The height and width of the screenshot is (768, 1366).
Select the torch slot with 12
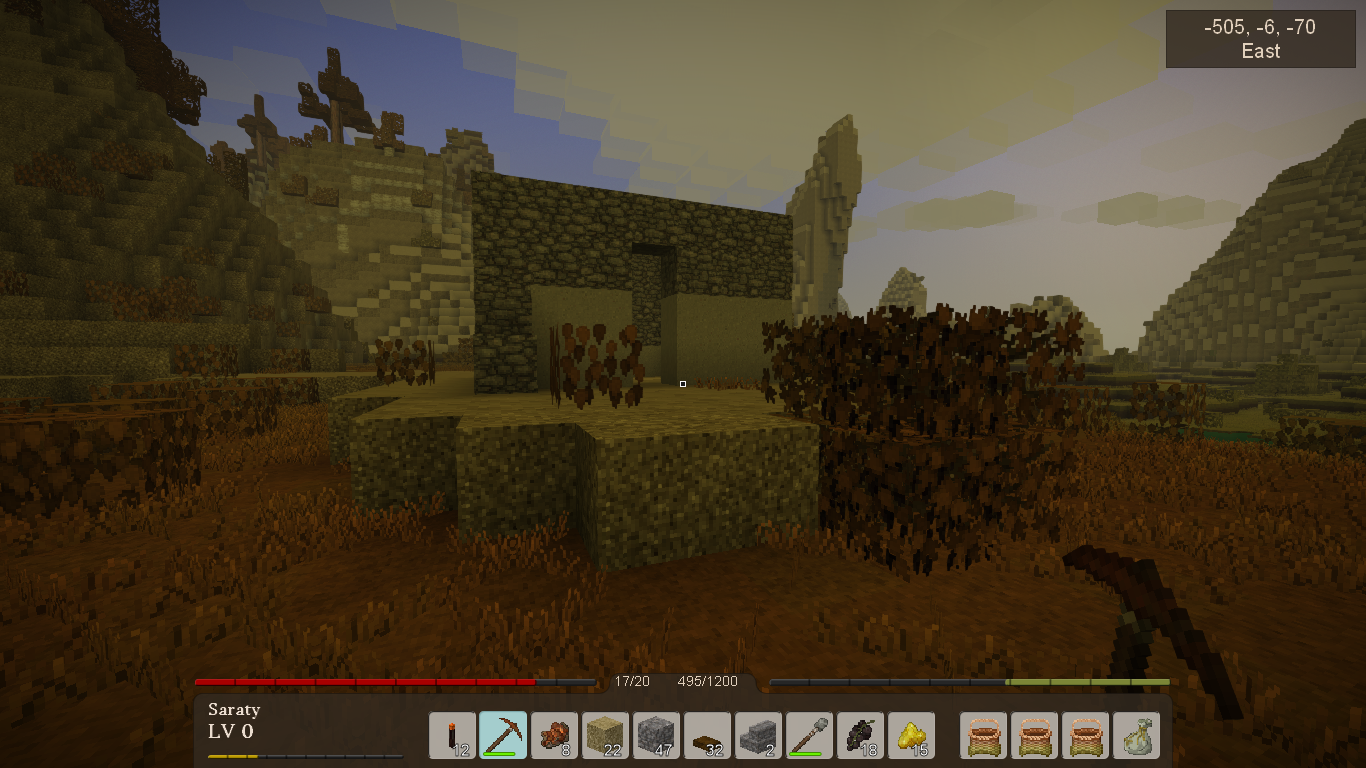coord(453,736)
